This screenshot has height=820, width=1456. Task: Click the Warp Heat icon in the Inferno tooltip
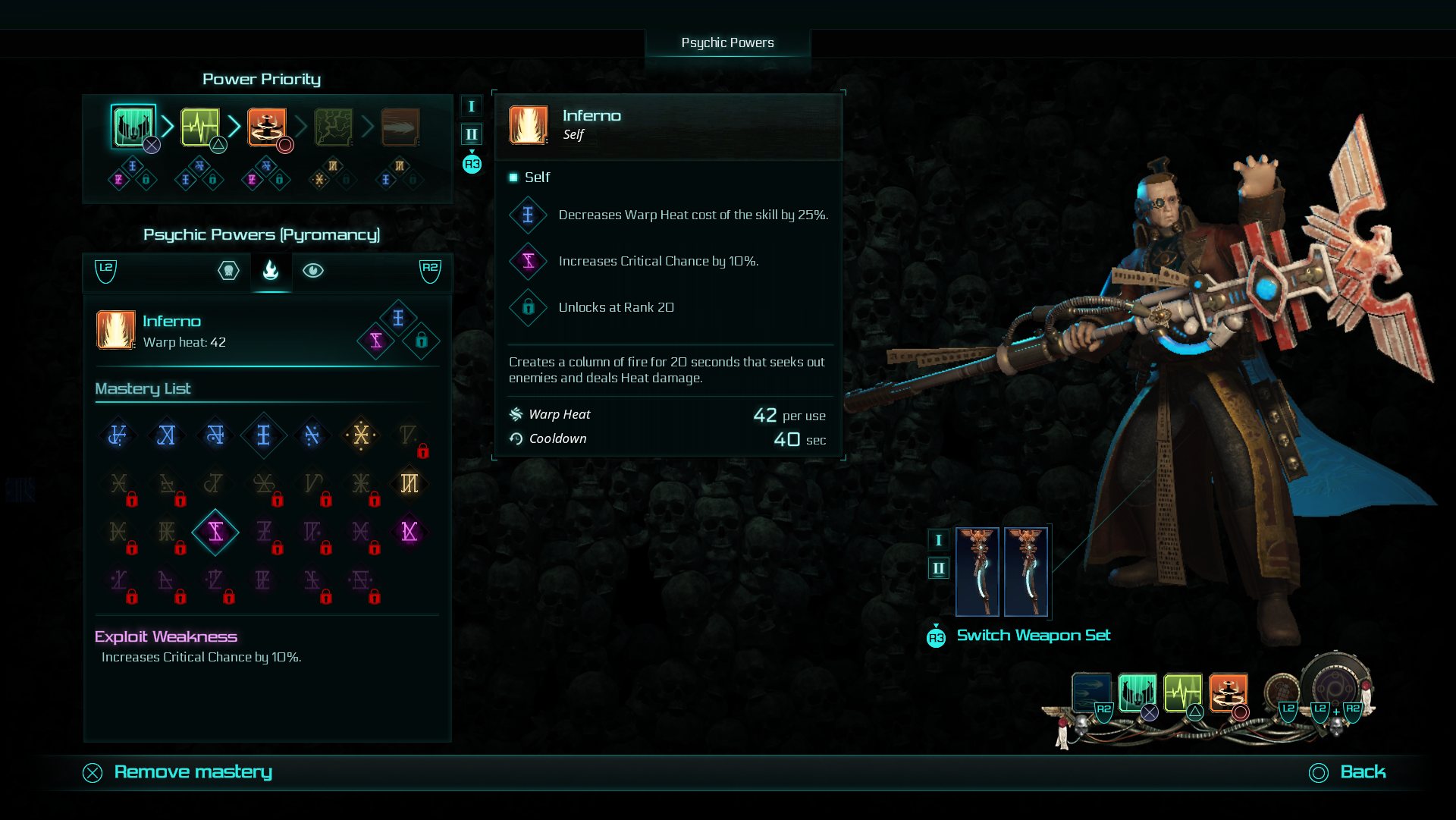click(x=517, y=414)
